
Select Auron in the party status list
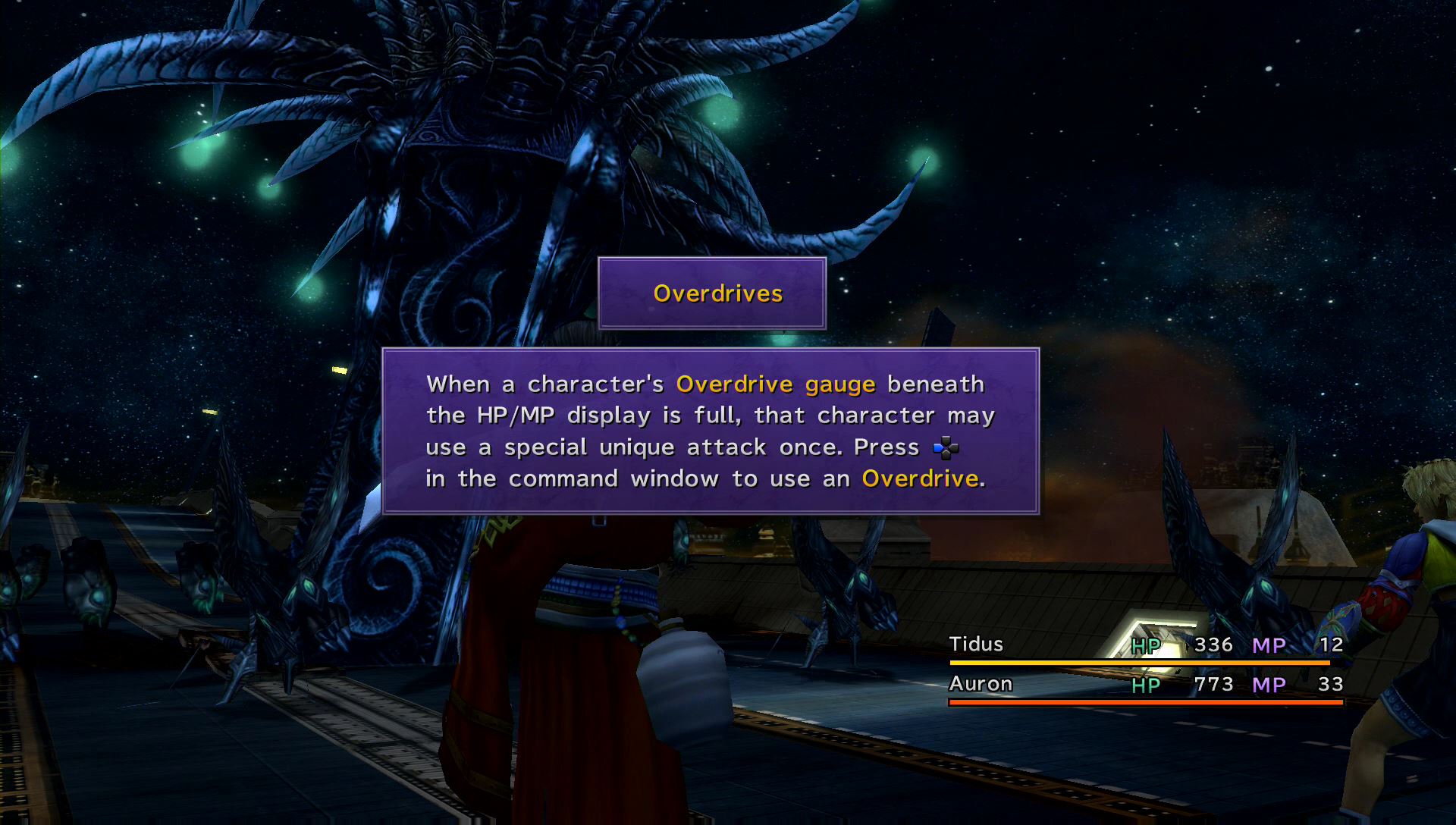[x=981, y=684]
